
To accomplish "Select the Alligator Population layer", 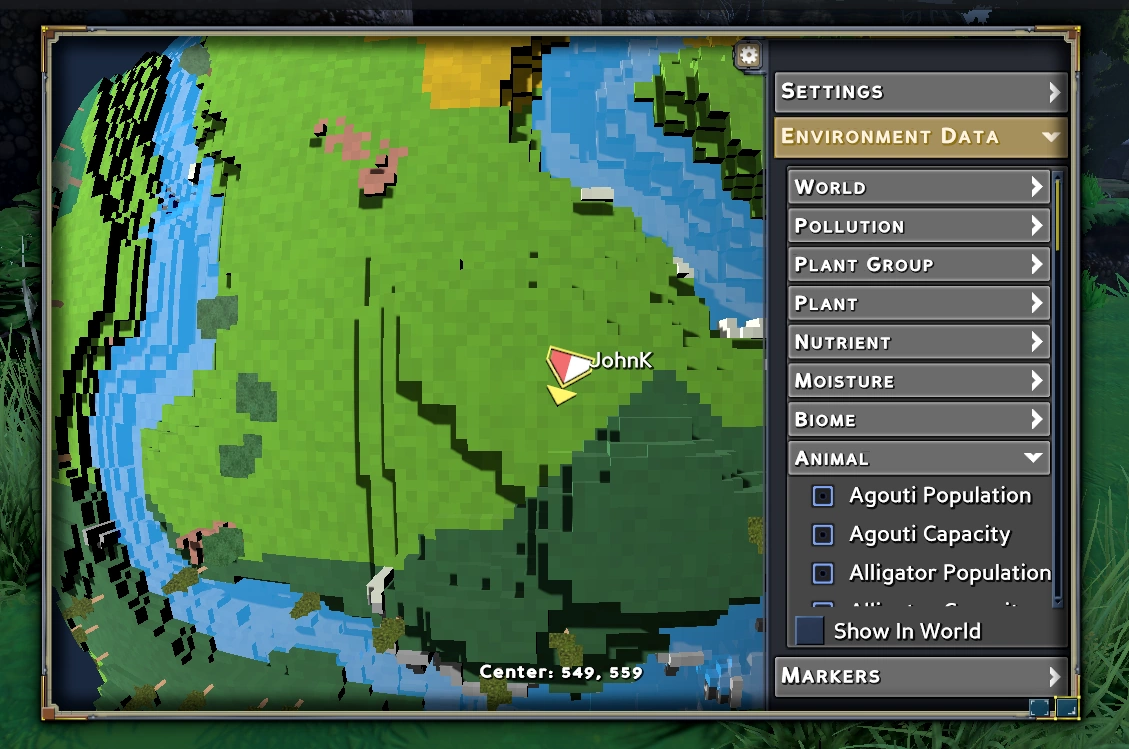I will (823, 574).
